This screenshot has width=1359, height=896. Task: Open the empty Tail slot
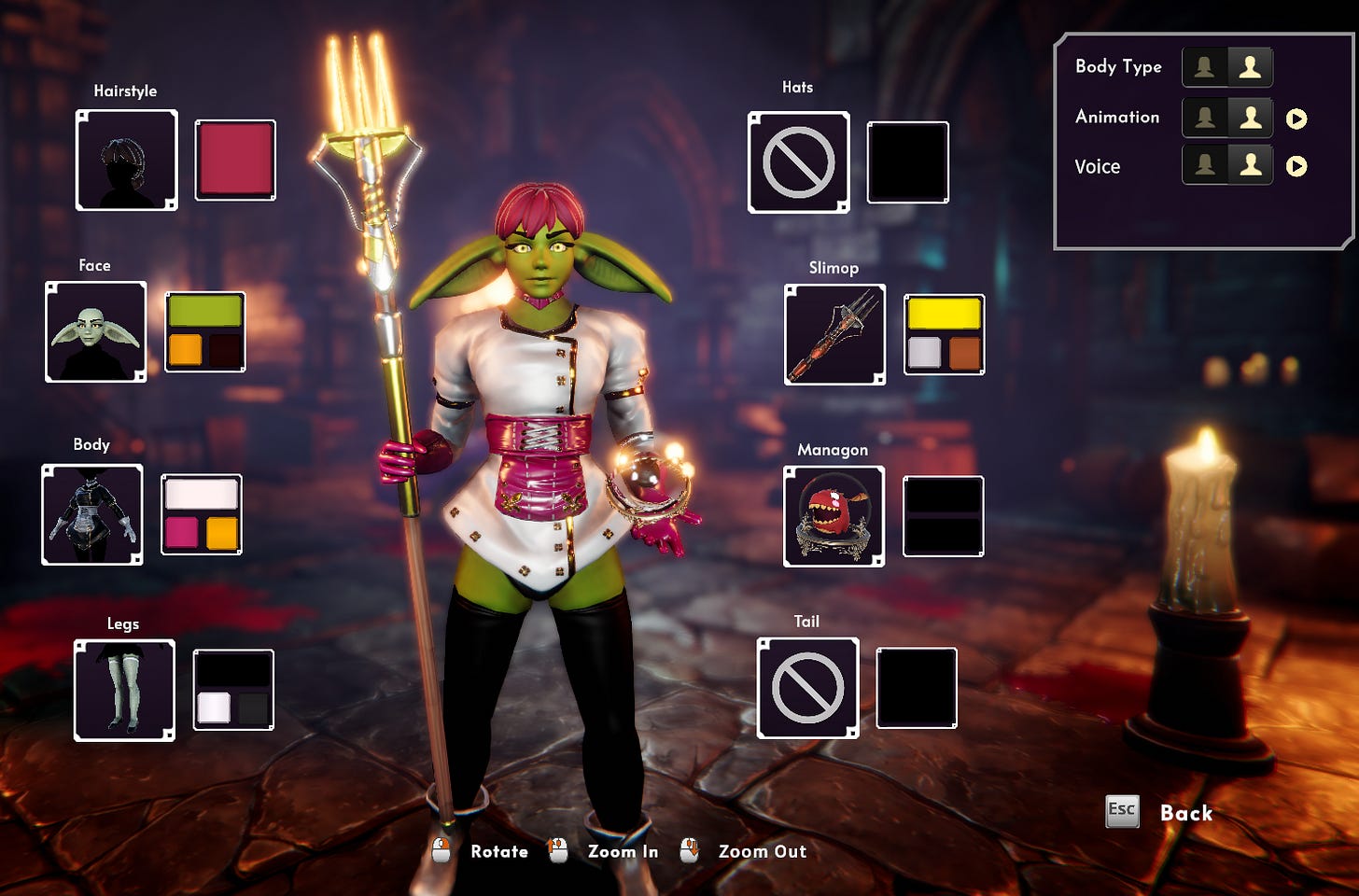point(807,688)
